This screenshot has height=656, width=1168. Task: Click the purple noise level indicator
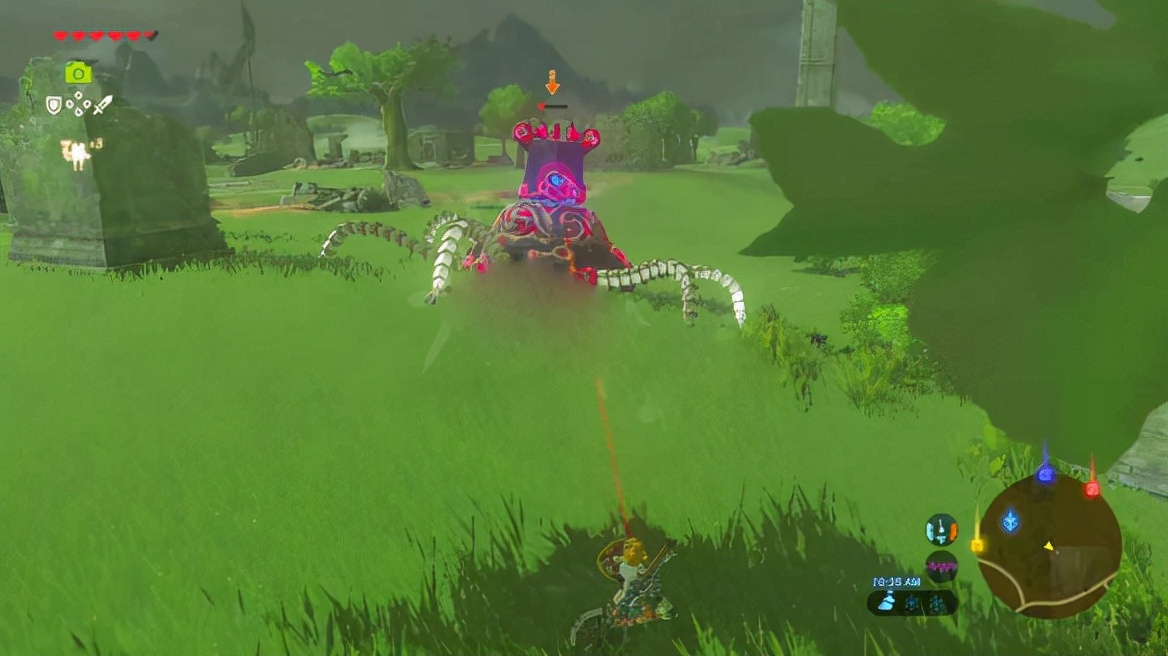941,566
